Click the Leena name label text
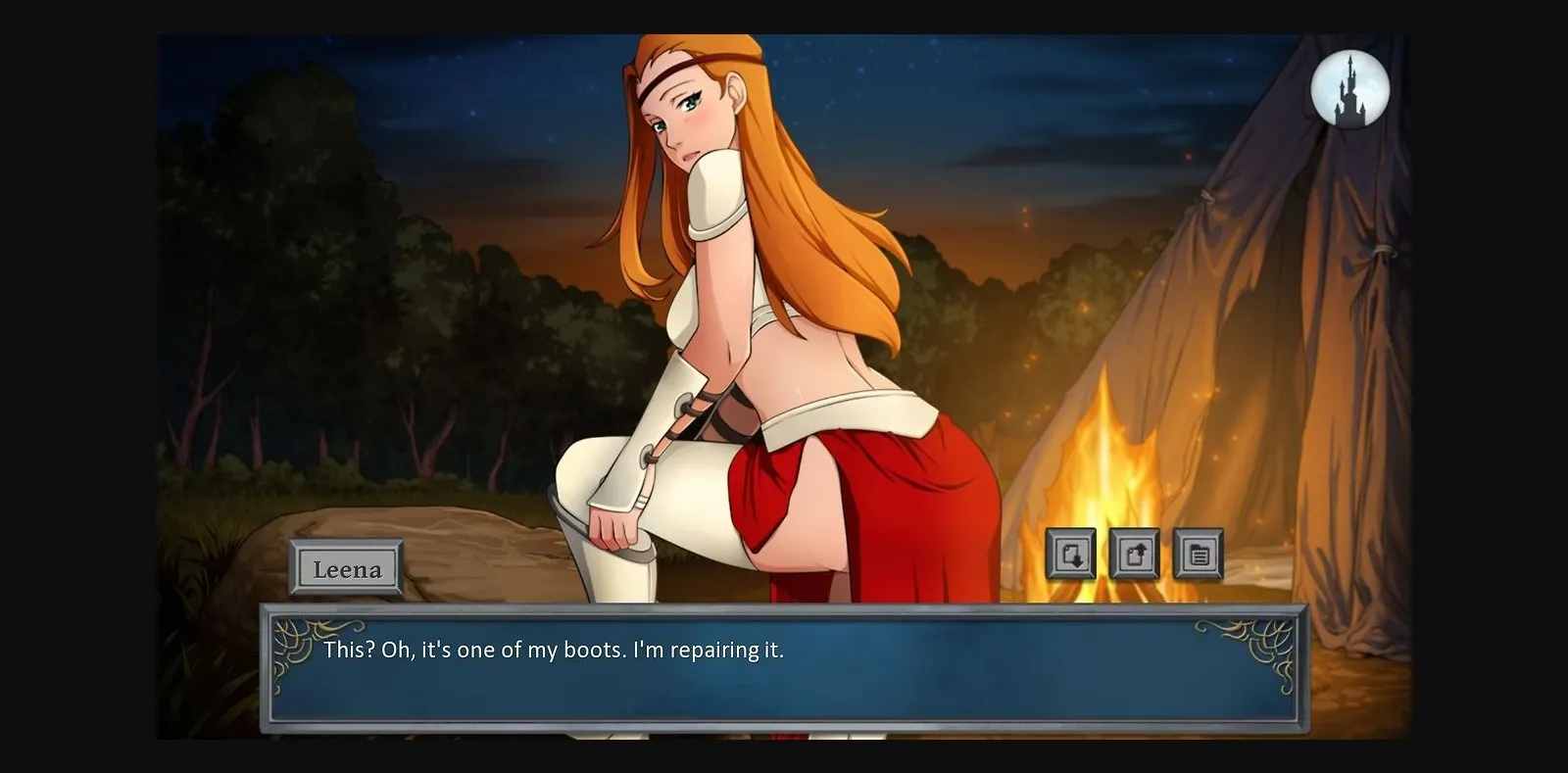The width and height of the screenshot is (1568, 773). click(x=347, y=569)
